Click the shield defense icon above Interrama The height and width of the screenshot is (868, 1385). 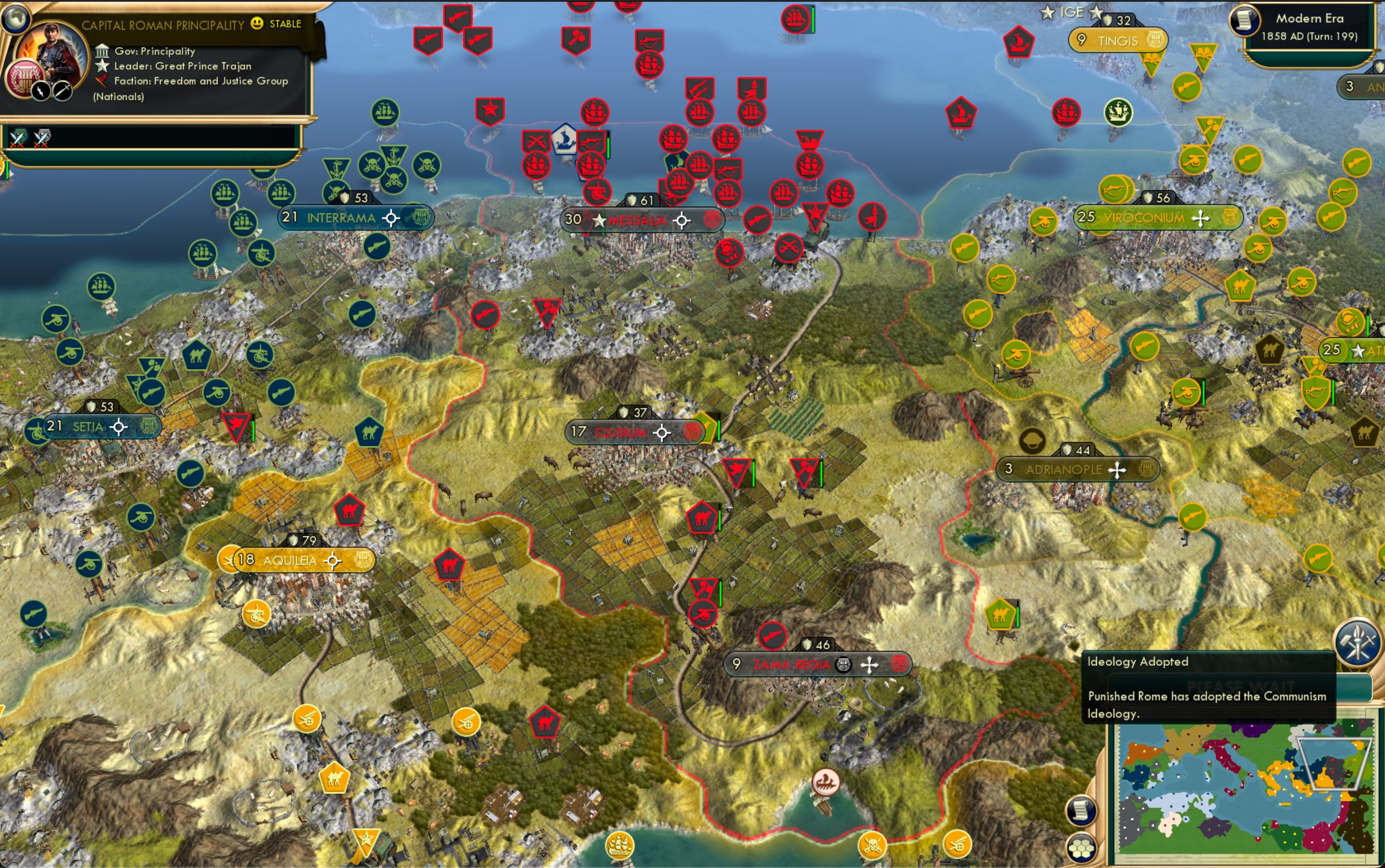(345, 198)
